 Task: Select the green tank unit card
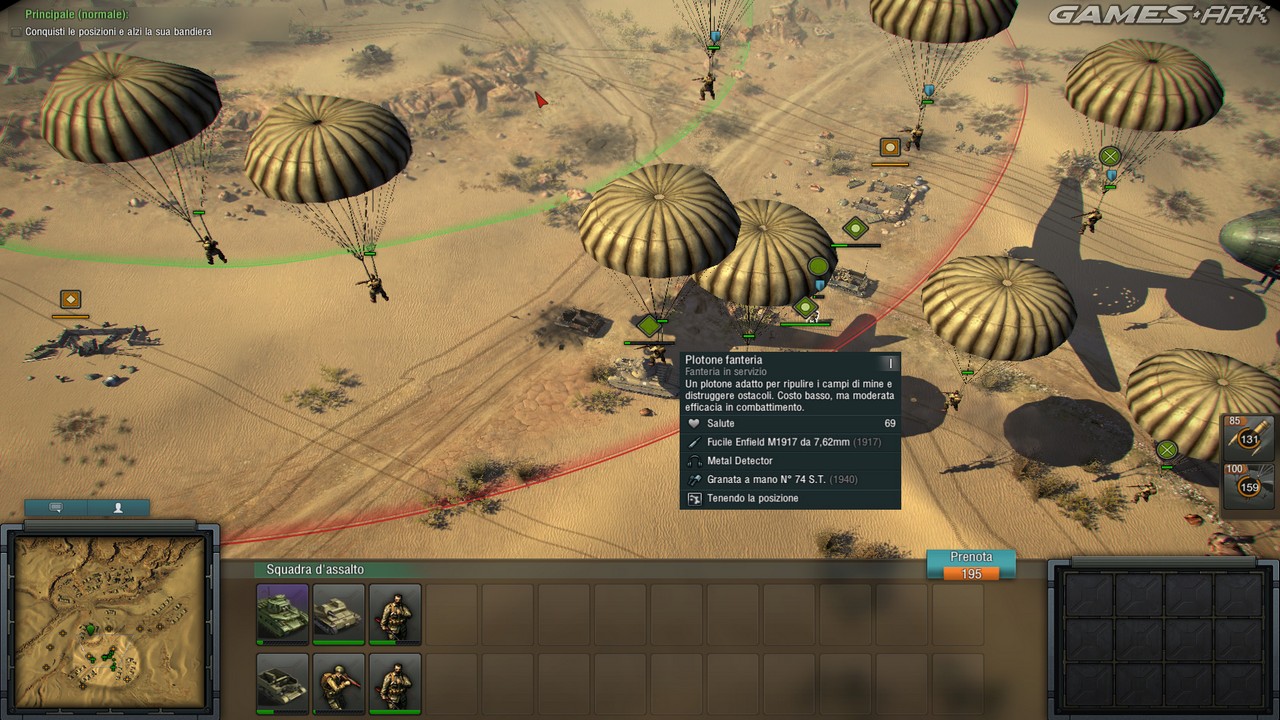coord(283,614)
